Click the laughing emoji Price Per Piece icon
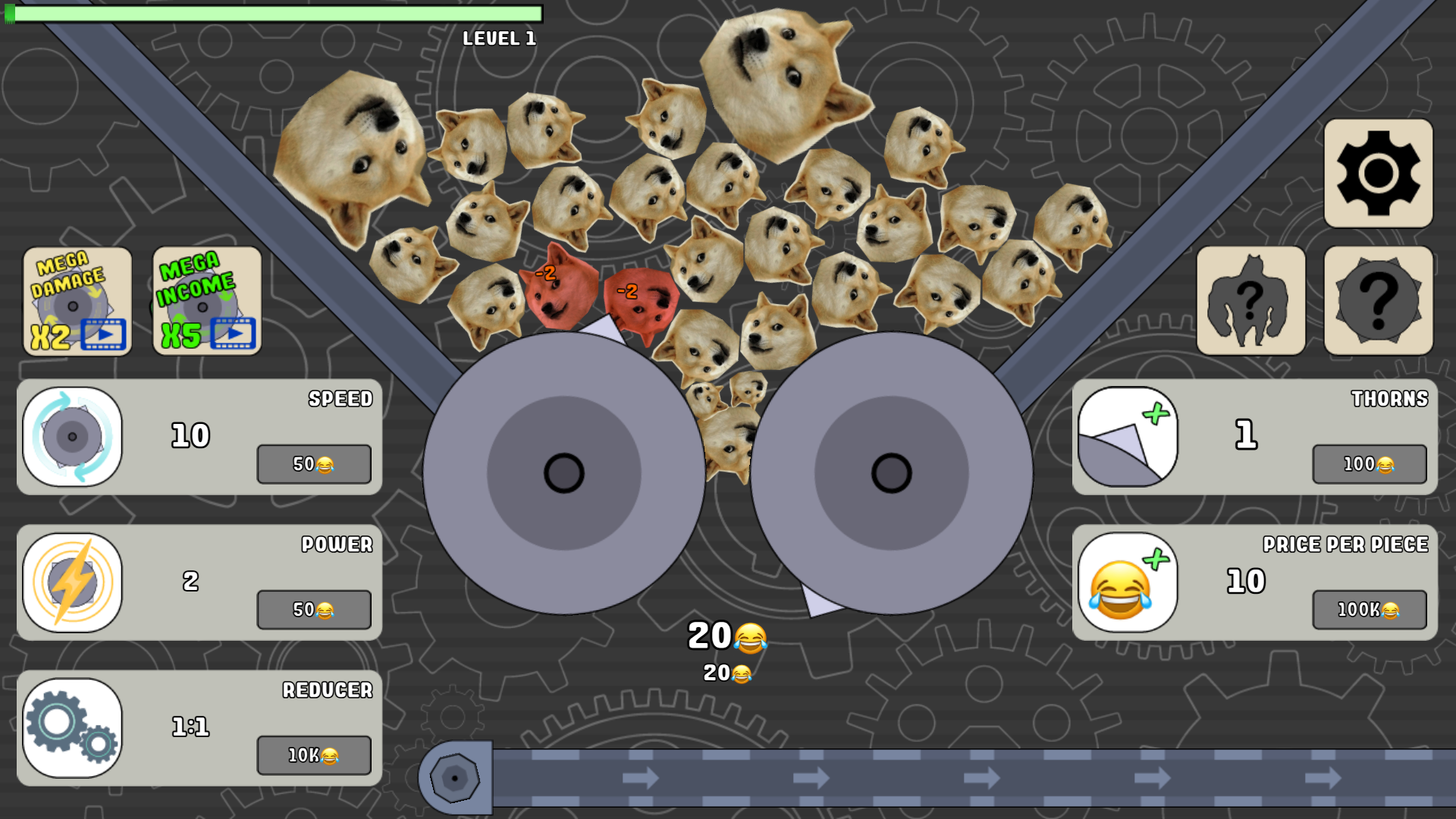The image size is (1456, 819). pyautogui.click(x=1128, y=582)
